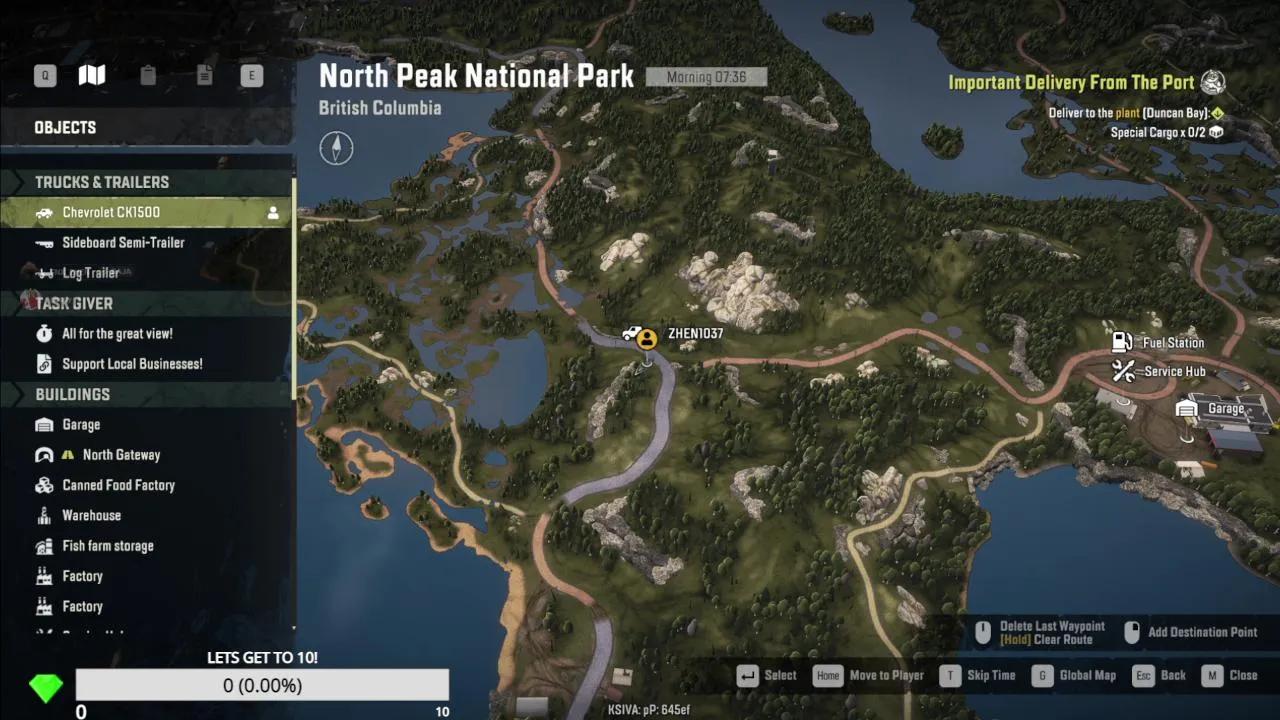Select the Log Trailer entry
This screenshot has height=720, width=1280.
click(x=91, y=272)
